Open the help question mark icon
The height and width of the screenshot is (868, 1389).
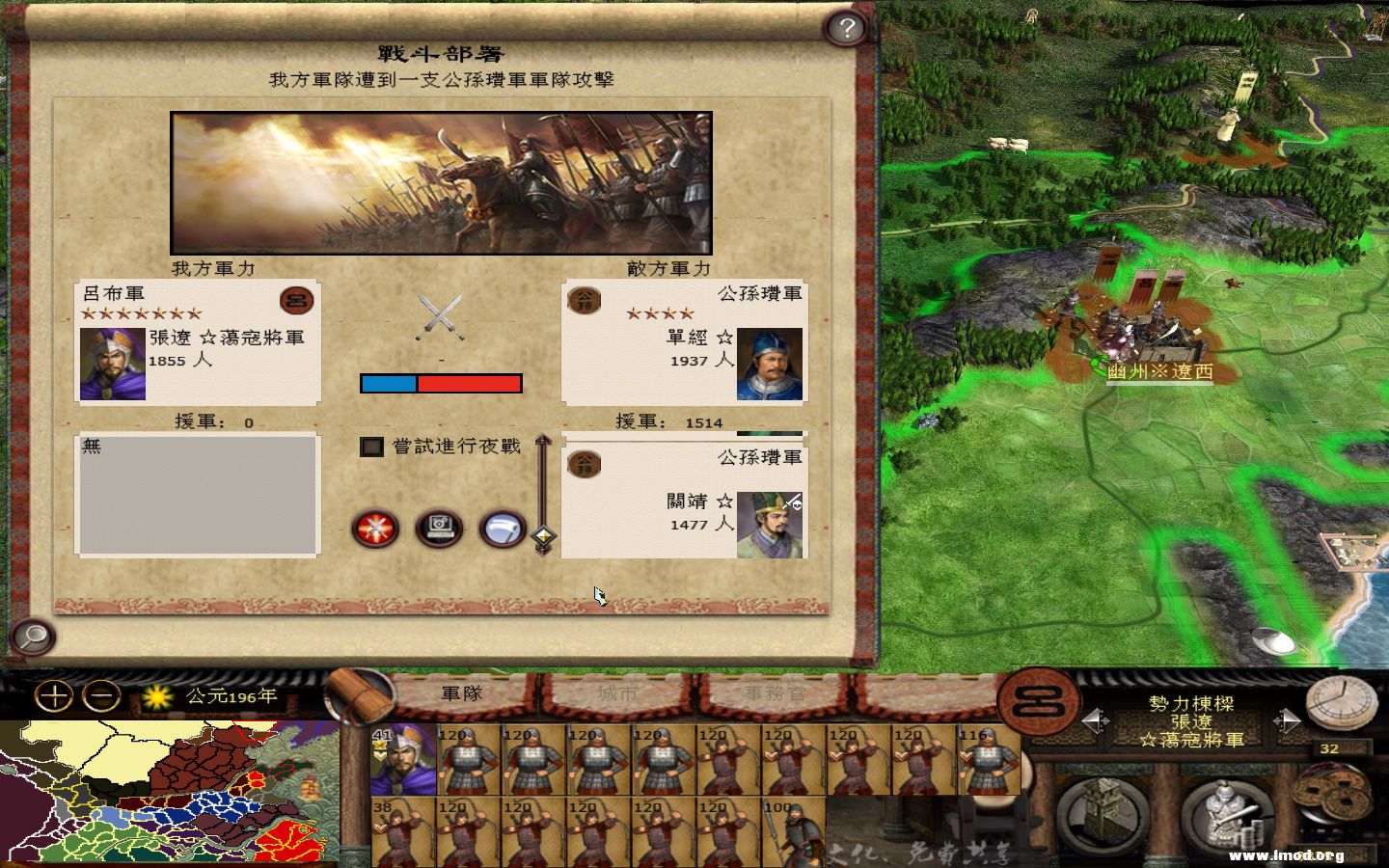point(846,27)
